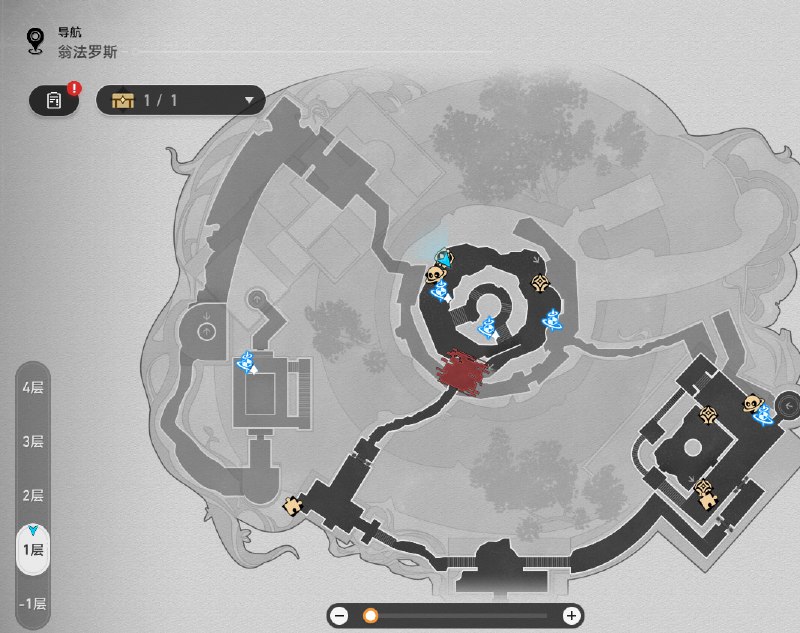Select the red boss marker on map
Screen dimensions: 800x633
(463, 371)
